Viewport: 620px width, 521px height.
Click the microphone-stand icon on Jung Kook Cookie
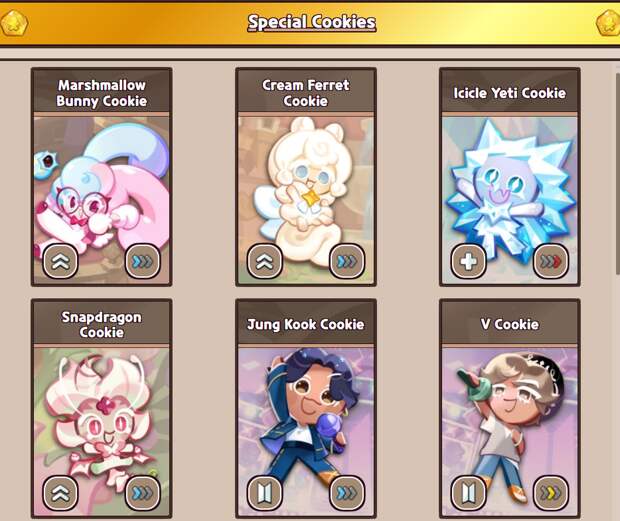point(264,493)
